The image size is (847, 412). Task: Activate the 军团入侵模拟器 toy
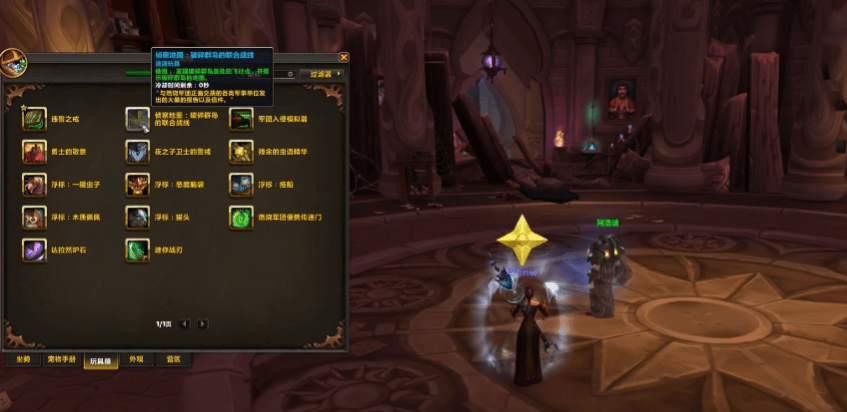pos(240,119)
